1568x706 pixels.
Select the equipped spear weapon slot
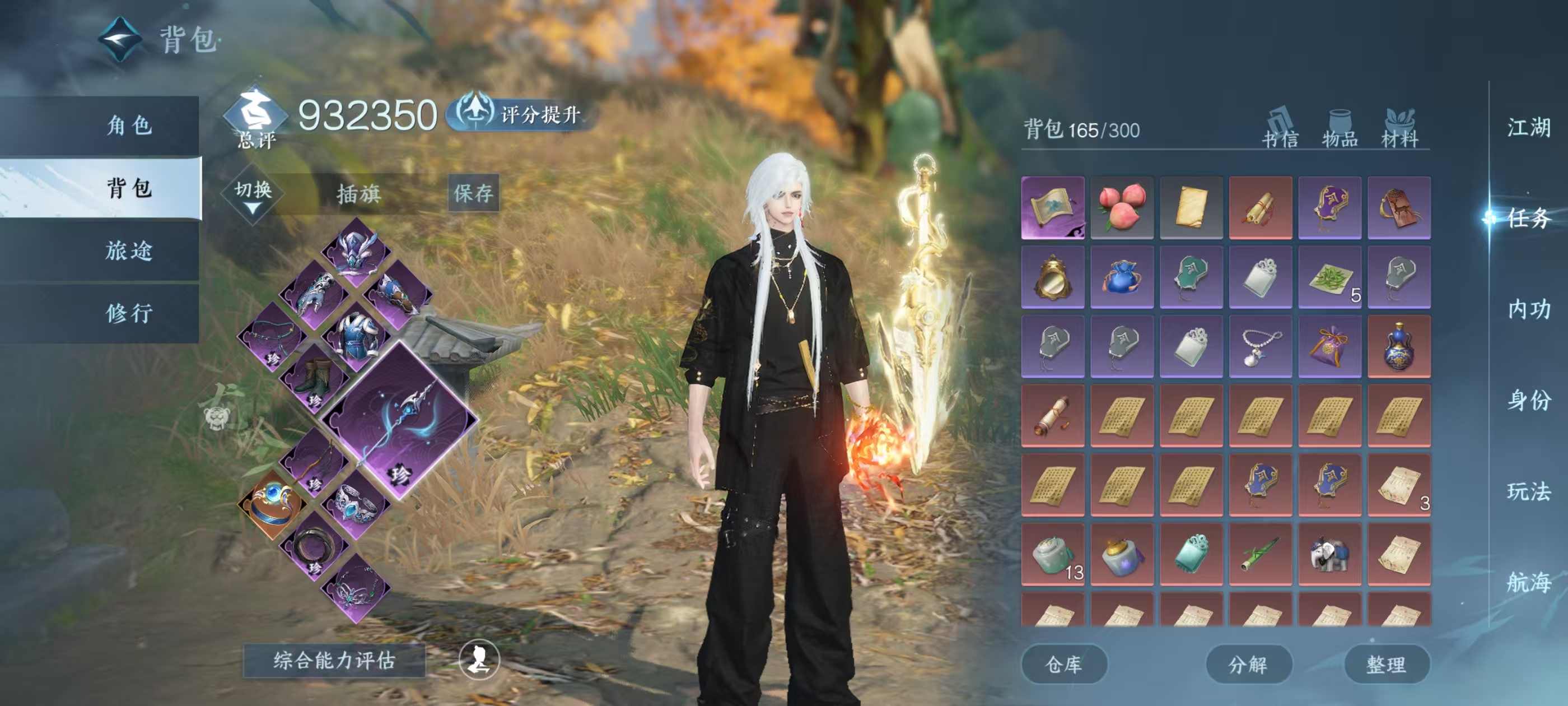coord(400,420)
